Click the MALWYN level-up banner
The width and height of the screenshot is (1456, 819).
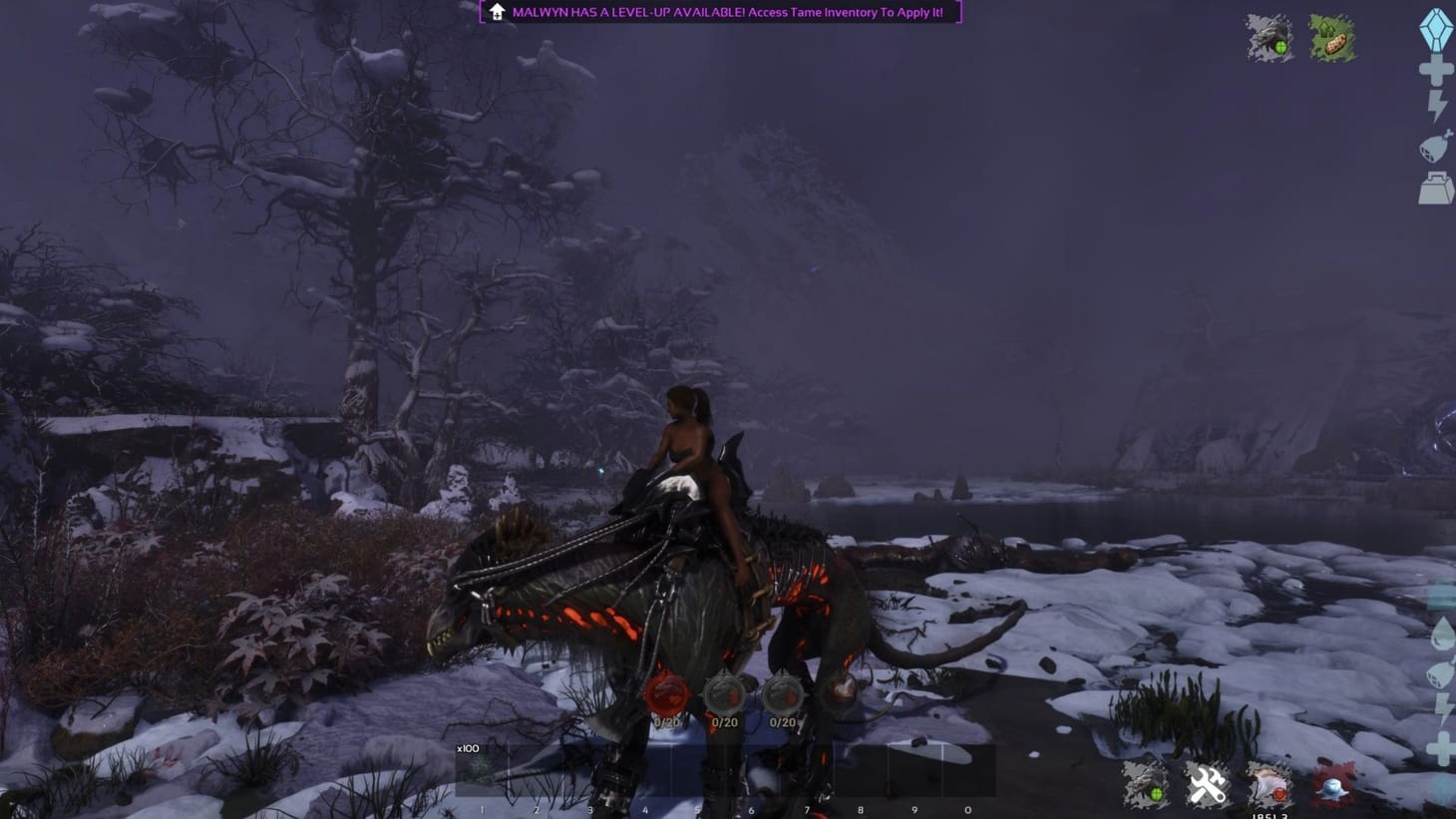(718, 14)
